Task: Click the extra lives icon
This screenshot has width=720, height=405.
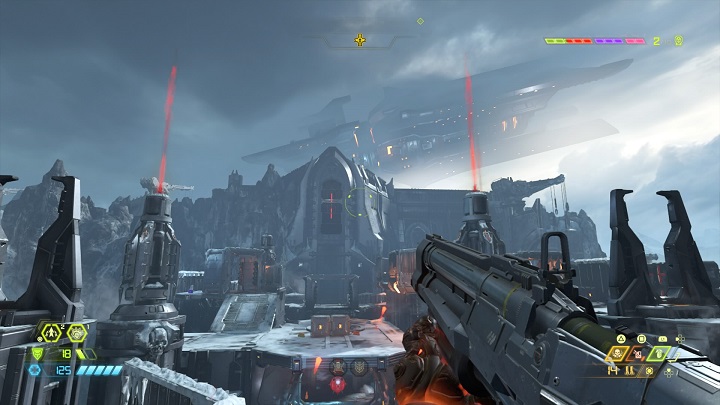Action: pos(678,41)
